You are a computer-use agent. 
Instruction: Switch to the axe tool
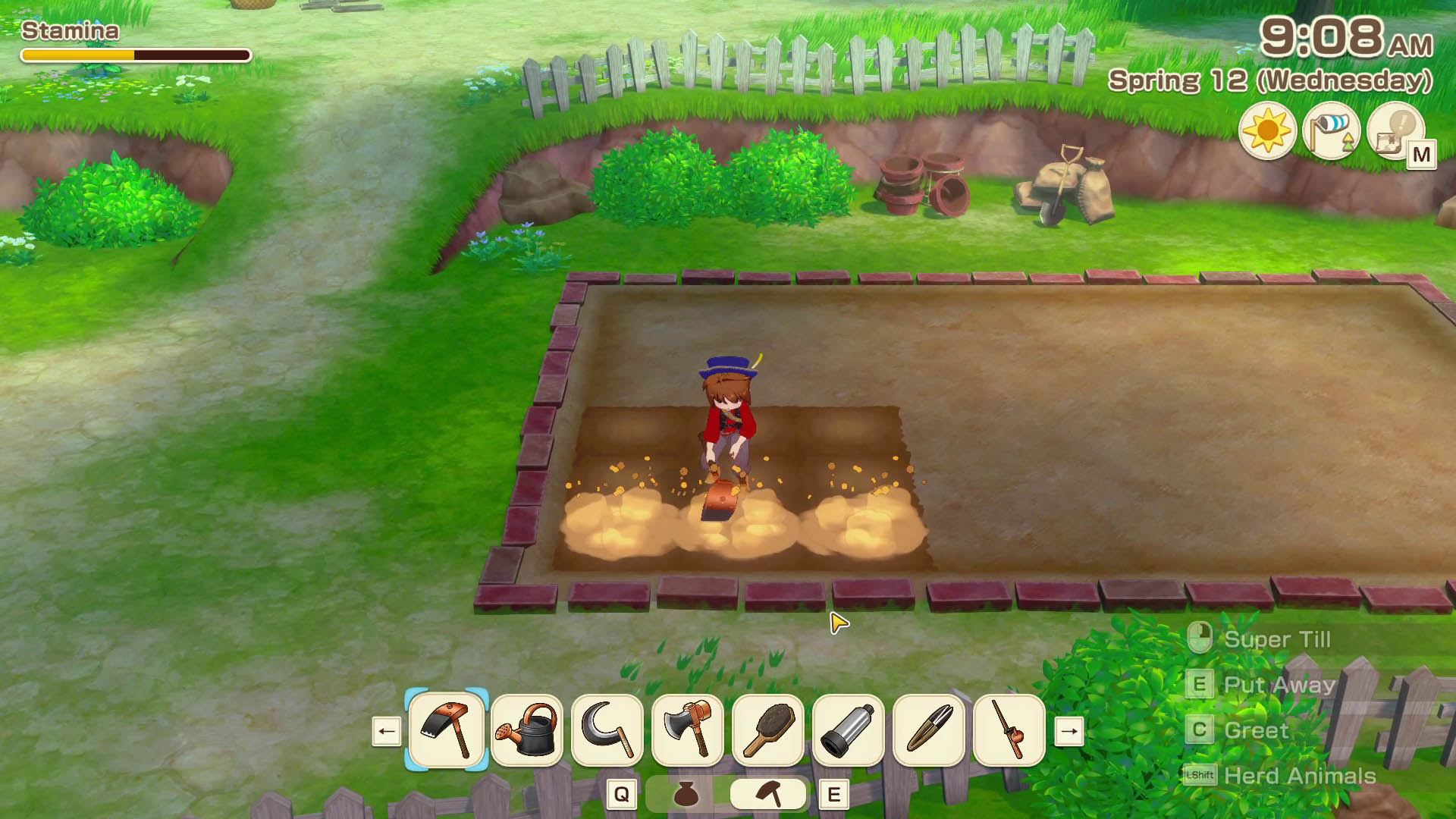click(688, 730)
